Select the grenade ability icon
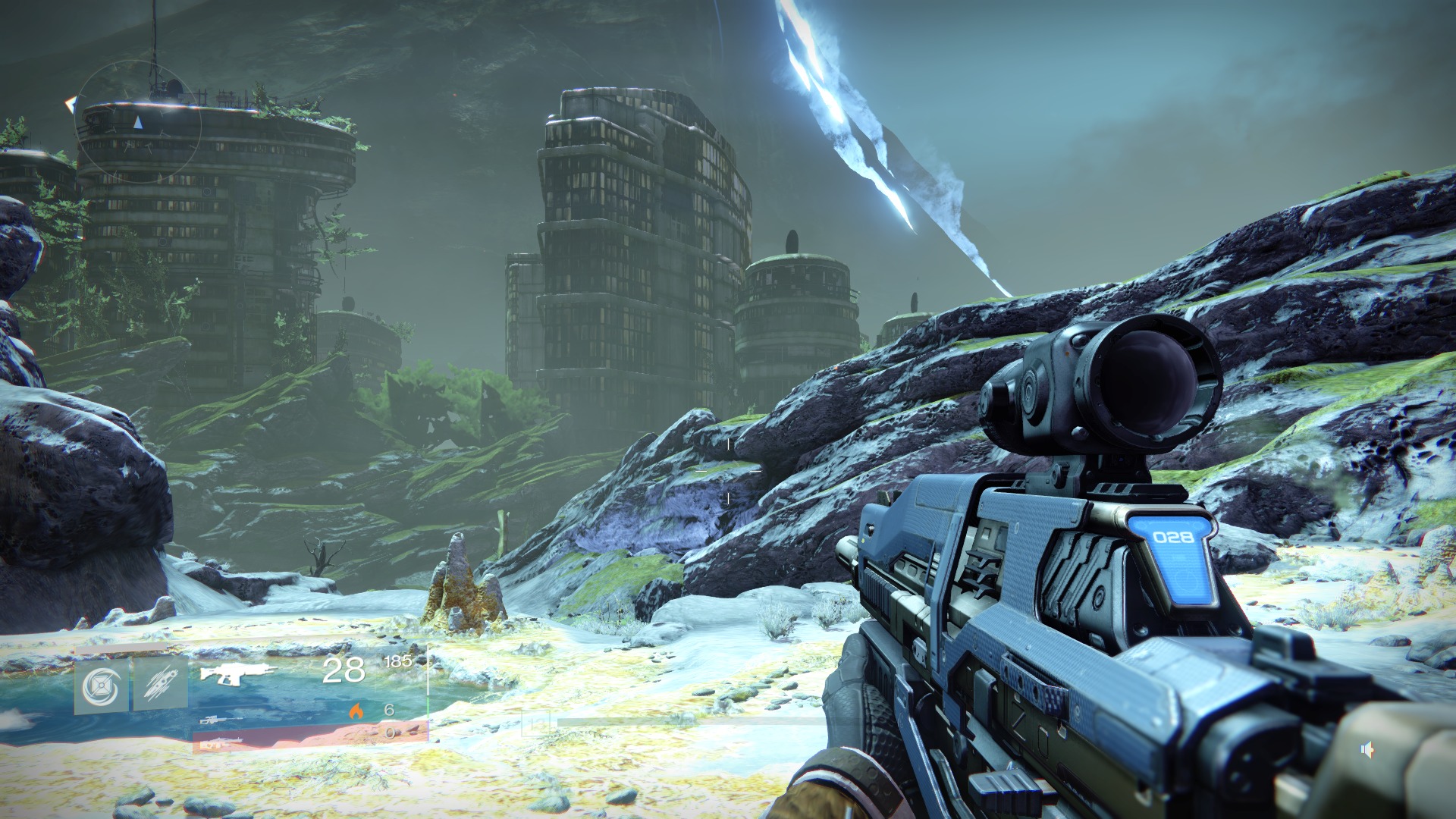 click(x=101, y=687)
